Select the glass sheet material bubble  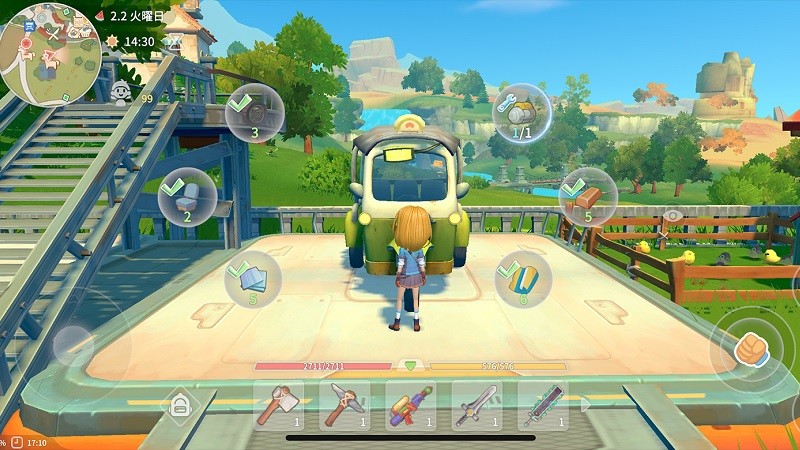[x=252, y=277]
